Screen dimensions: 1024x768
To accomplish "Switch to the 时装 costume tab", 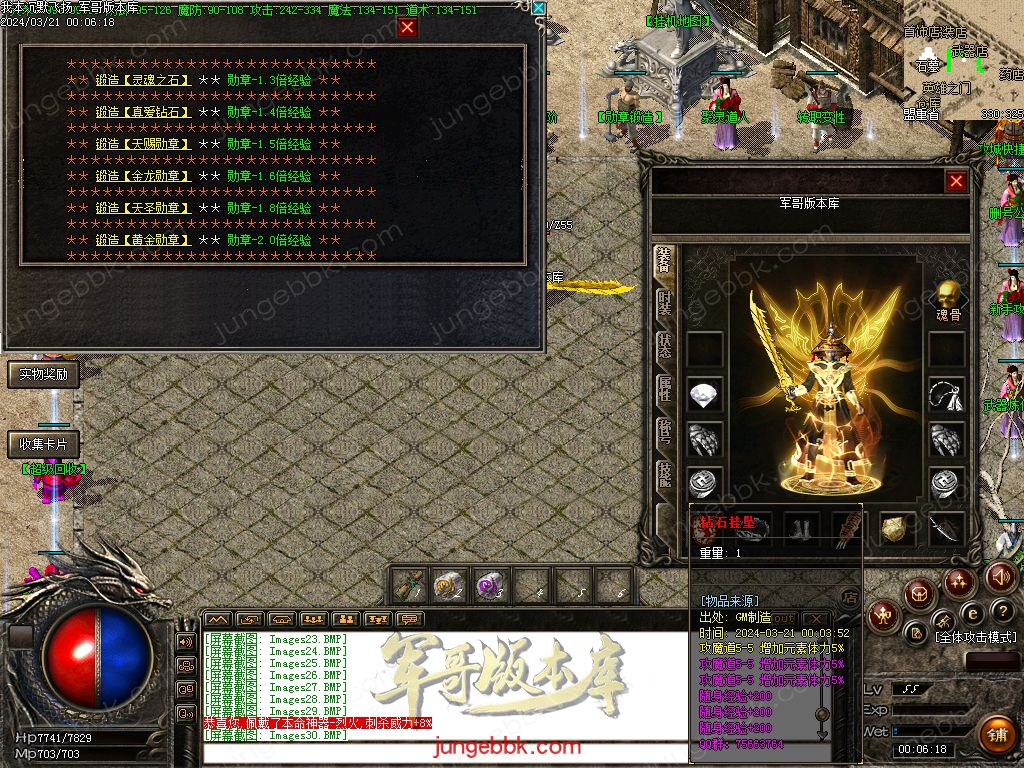I will [x=665, y=304].
